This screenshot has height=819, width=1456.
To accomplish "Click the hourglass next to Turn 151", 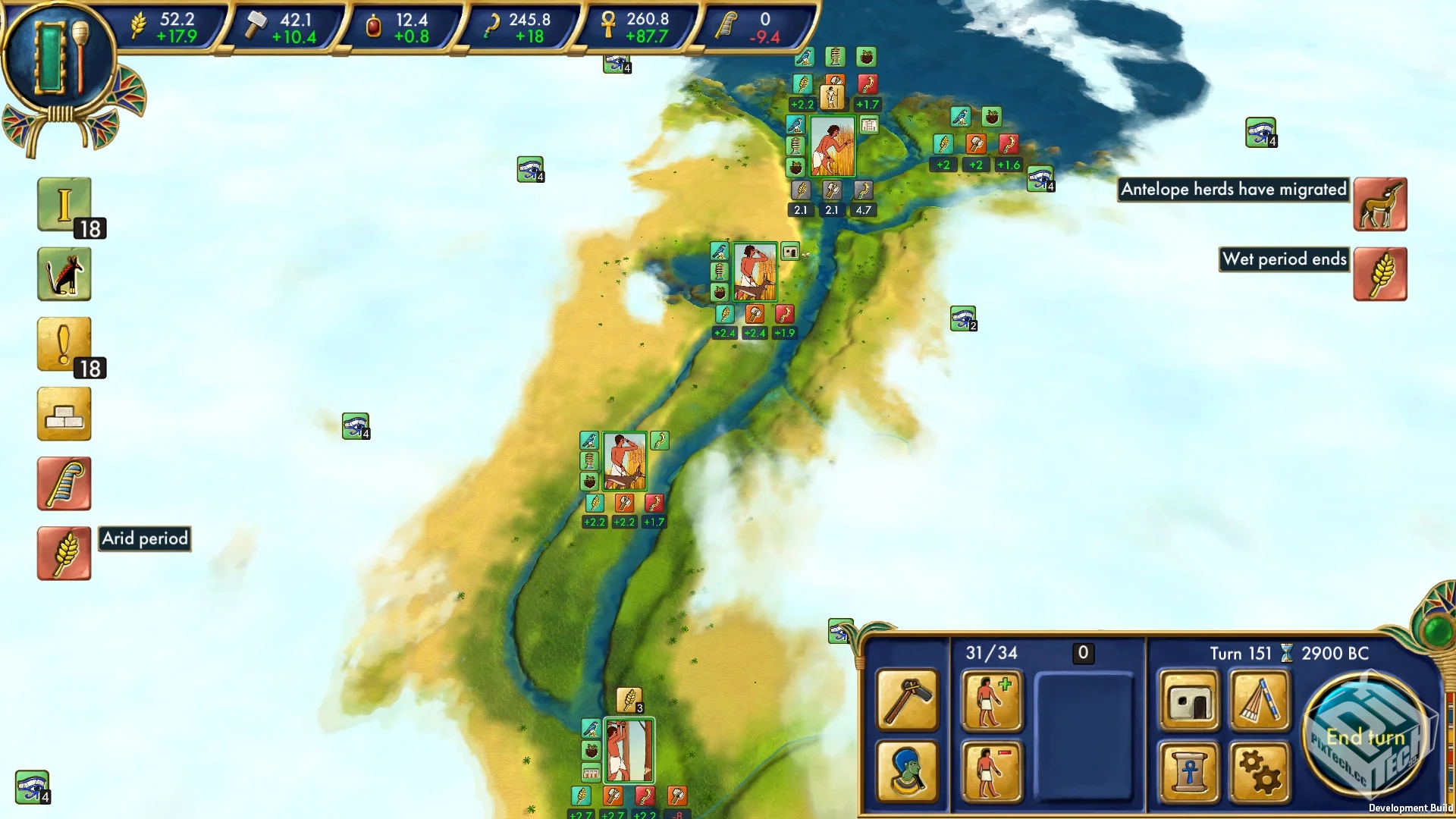I will tap(1285, 653).
